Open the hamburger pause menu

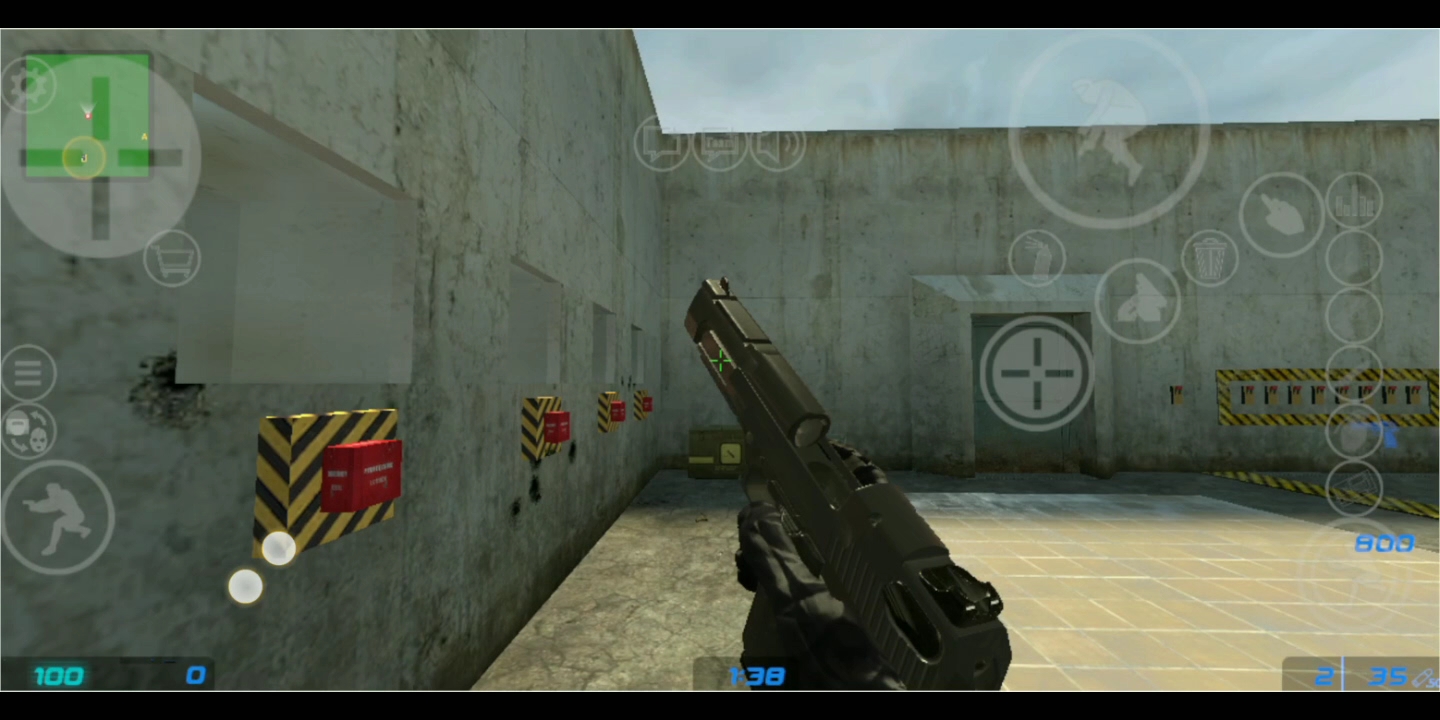coord(28,373)
